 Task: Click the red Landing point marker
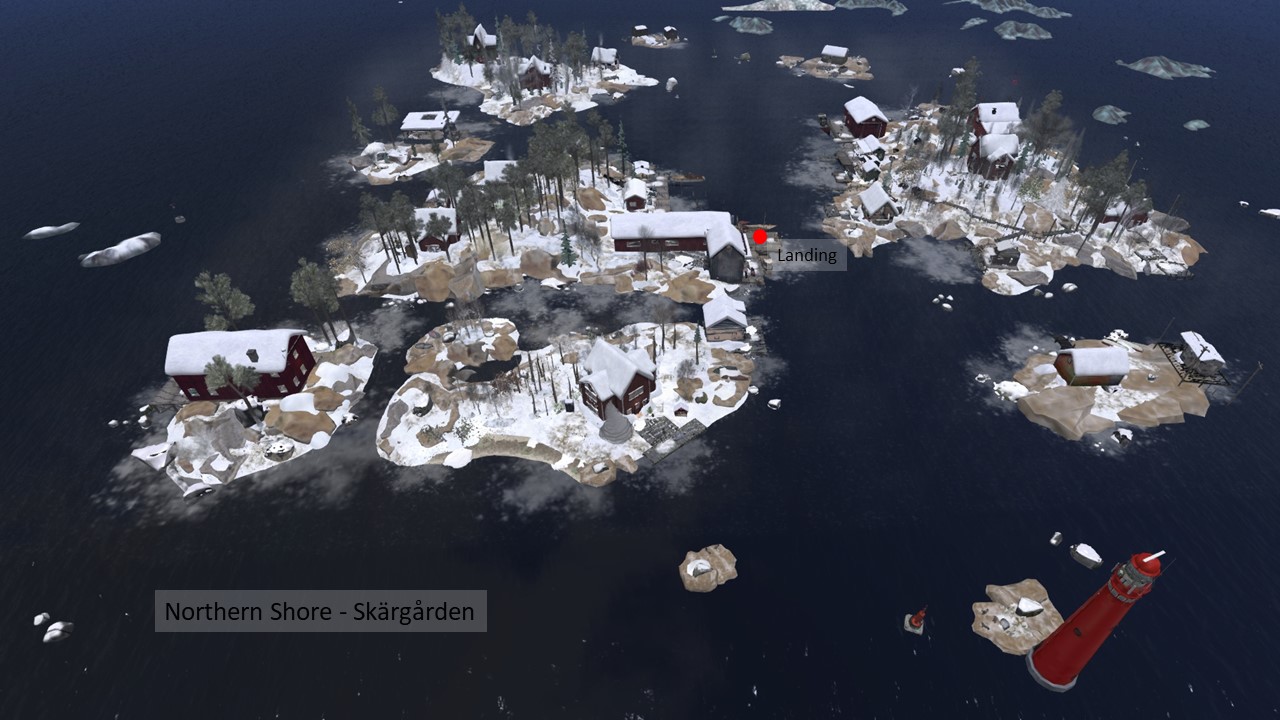point(760,237)
